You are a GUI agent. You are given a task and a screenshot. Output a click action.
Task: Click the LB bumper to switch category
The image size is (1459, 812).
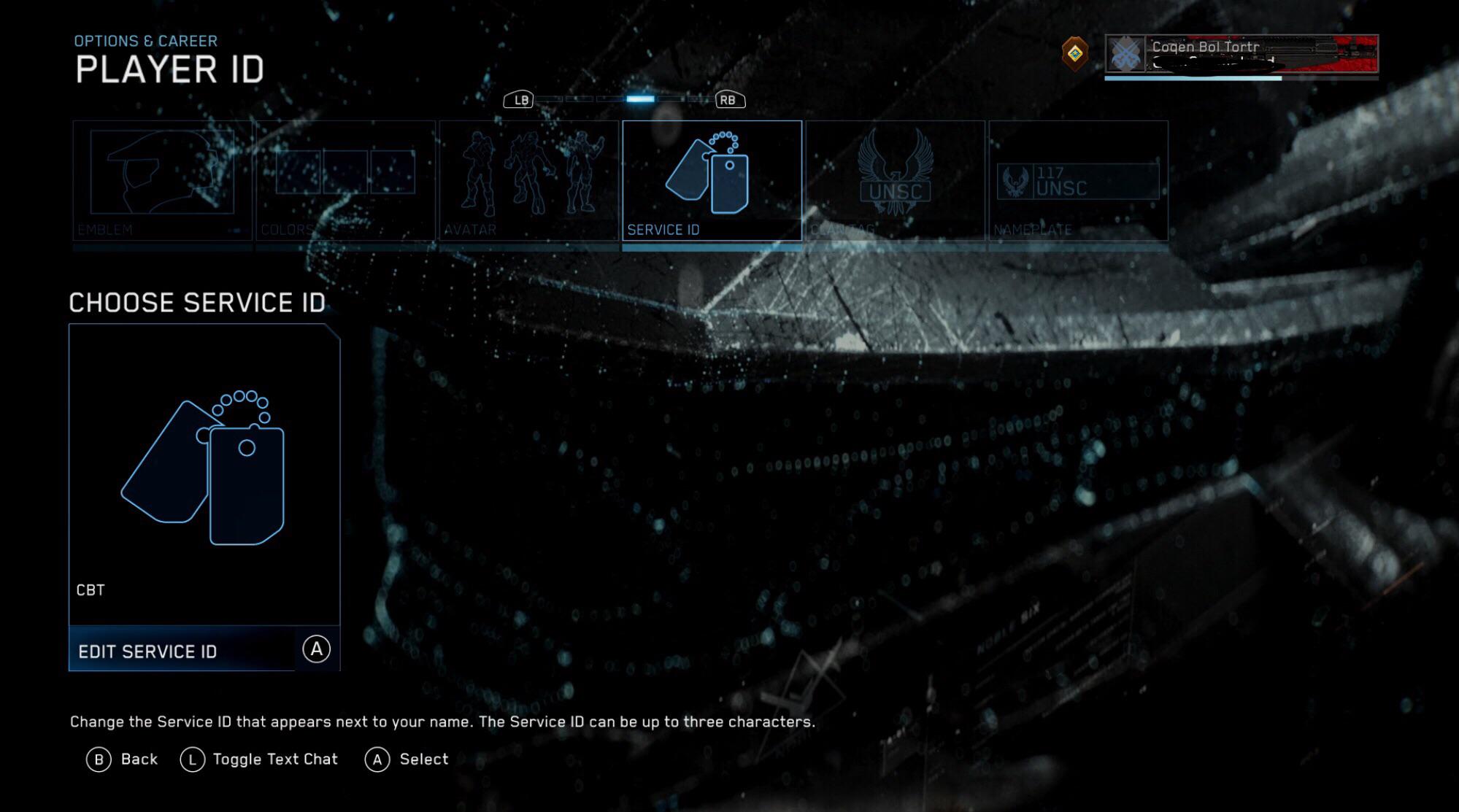tap(520, 99)
